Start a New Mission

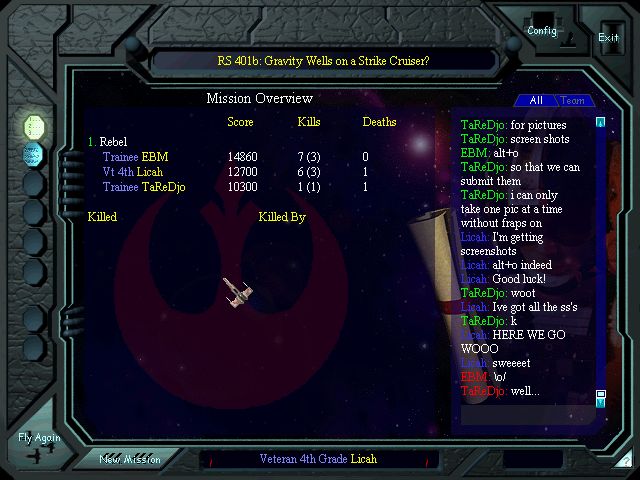coord(129,459)
